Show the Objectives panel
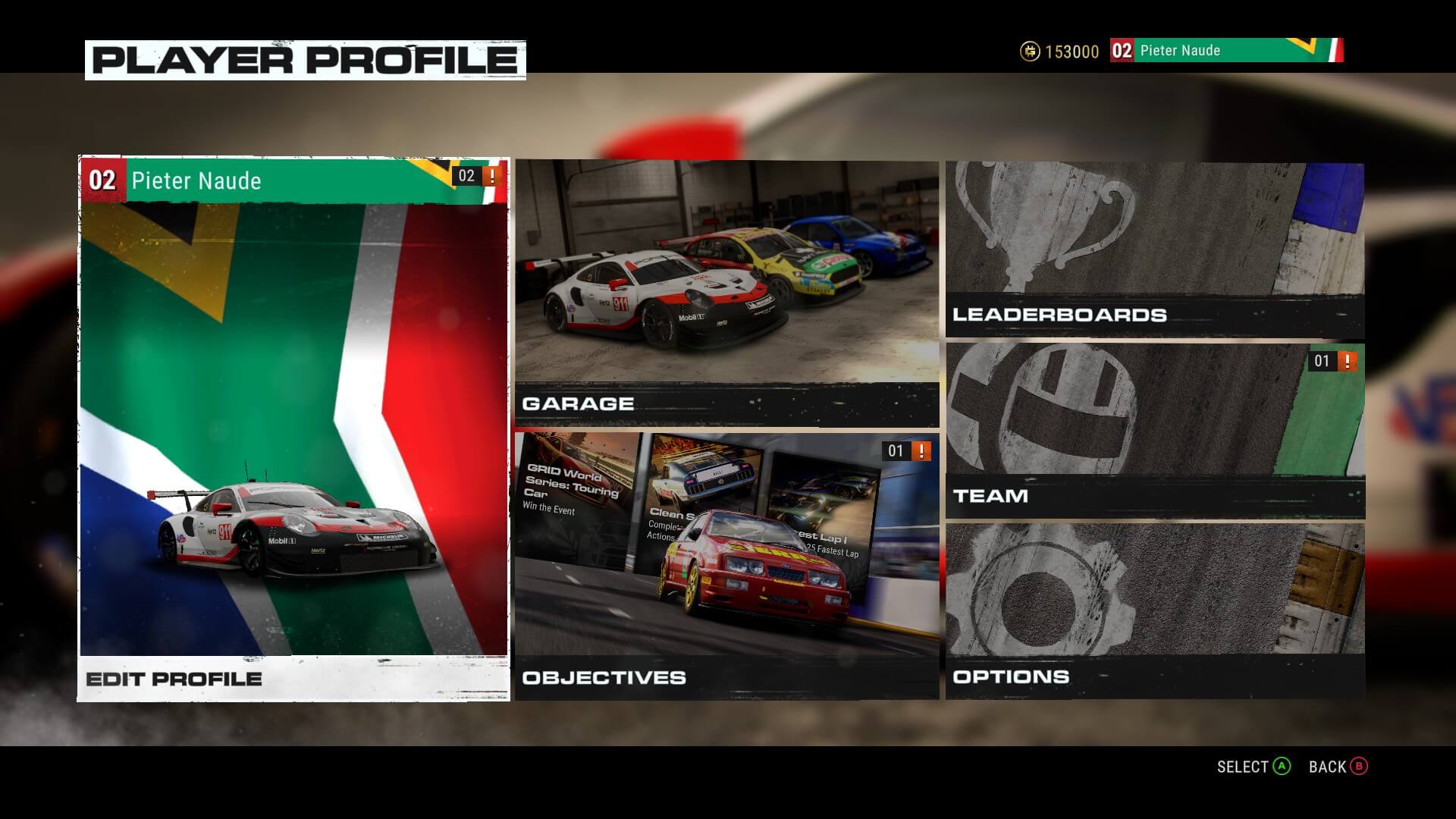Viewport: 1456px width, 819px height. pos(726,566)
